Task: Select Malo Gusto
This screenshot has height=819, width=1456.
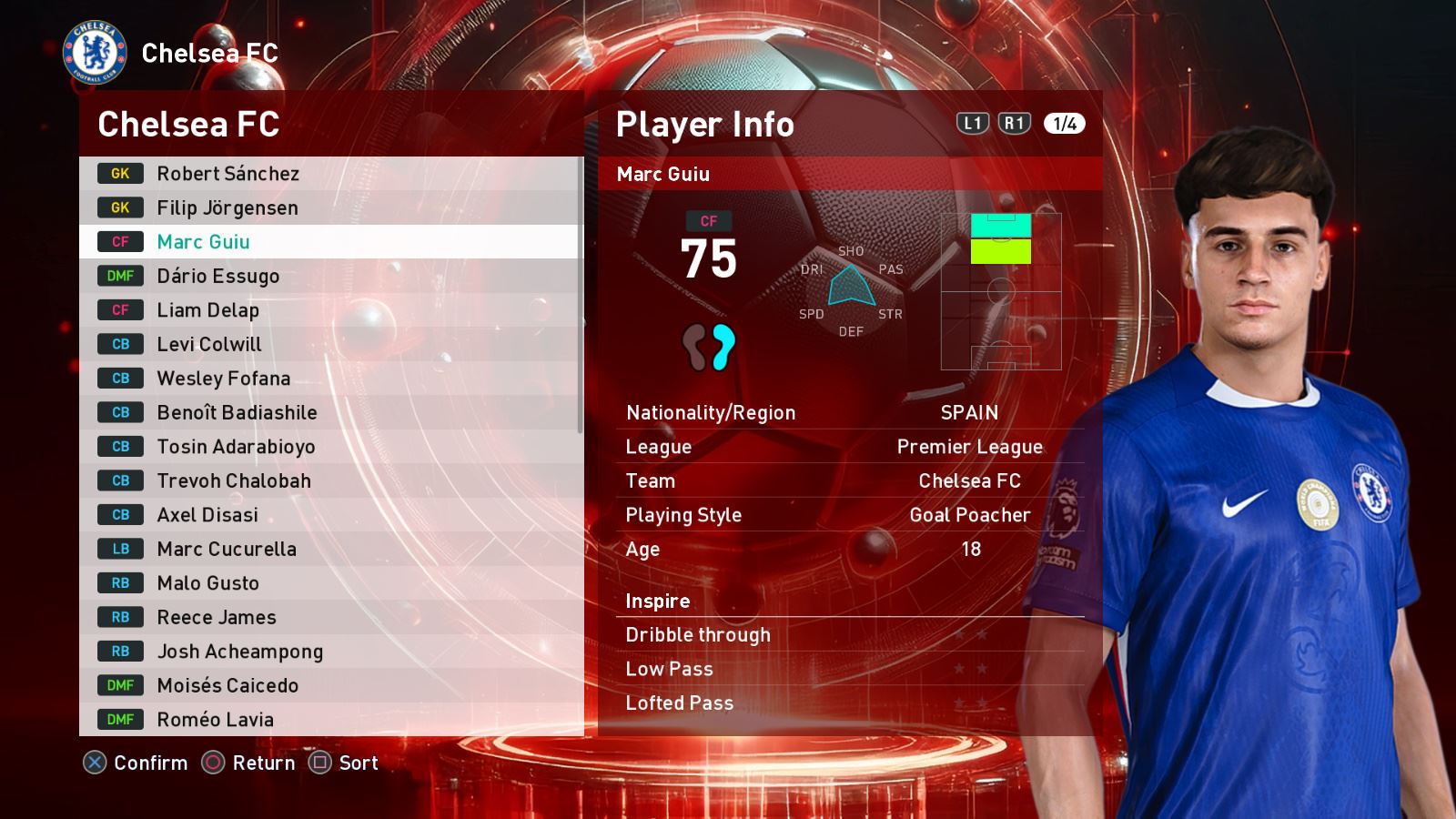Action: tap(328, 583)
